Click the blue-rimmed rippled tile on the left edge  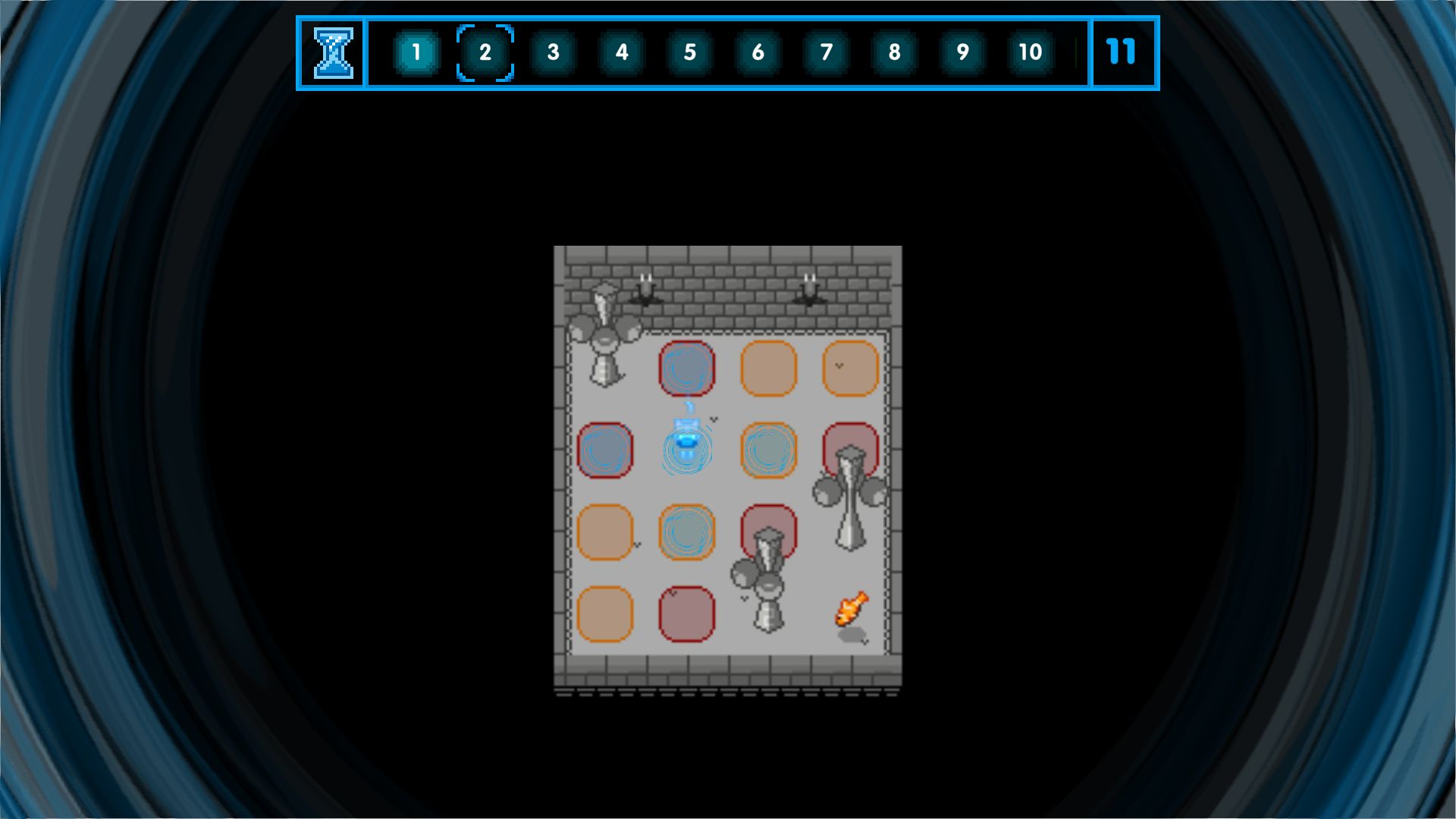click(605, 448)
